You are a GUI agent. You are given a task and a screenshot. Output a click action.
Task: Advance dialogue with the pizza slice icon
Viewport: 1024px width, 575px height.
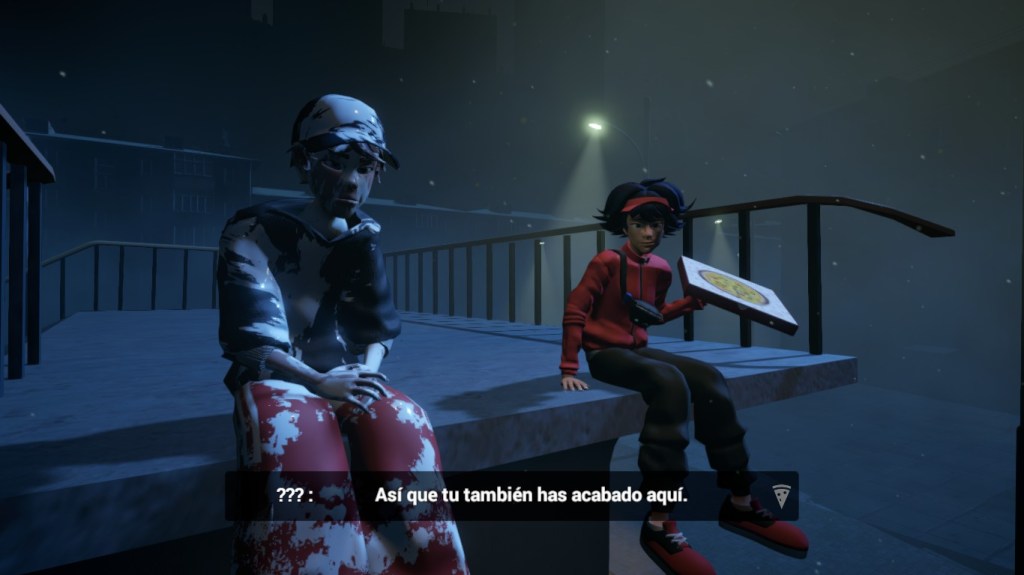[781, 495]
